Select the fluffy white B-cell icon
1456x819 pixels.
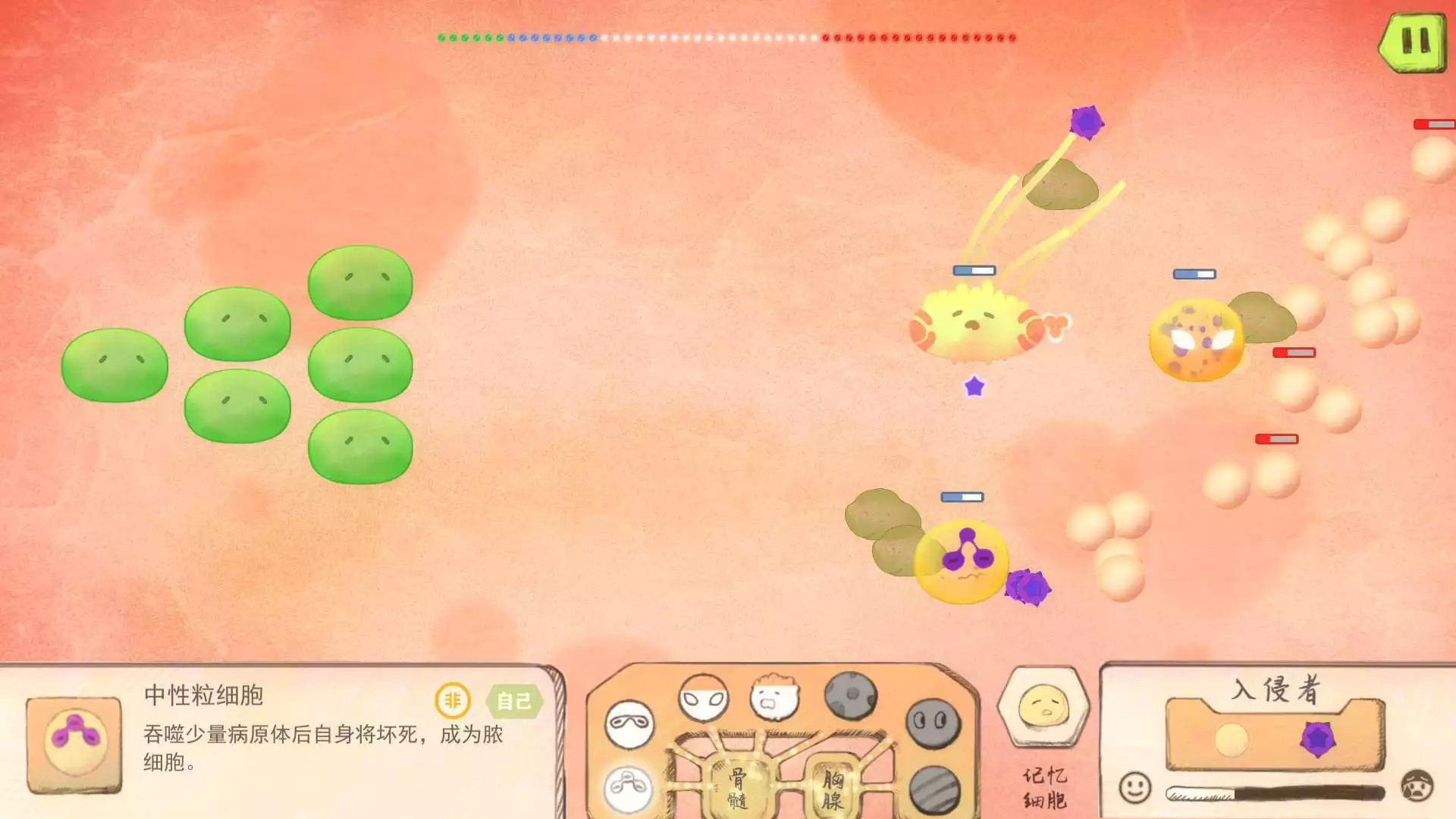tap(773, 699)
